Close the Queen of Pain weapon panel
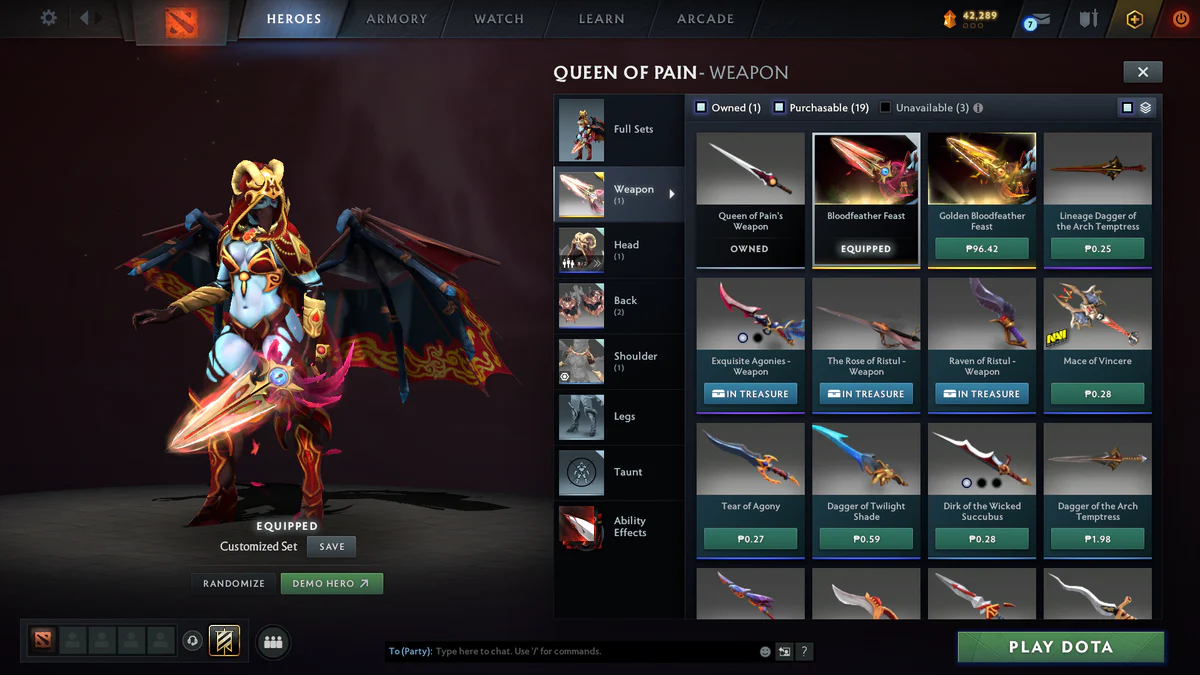 click(1142, 71)
